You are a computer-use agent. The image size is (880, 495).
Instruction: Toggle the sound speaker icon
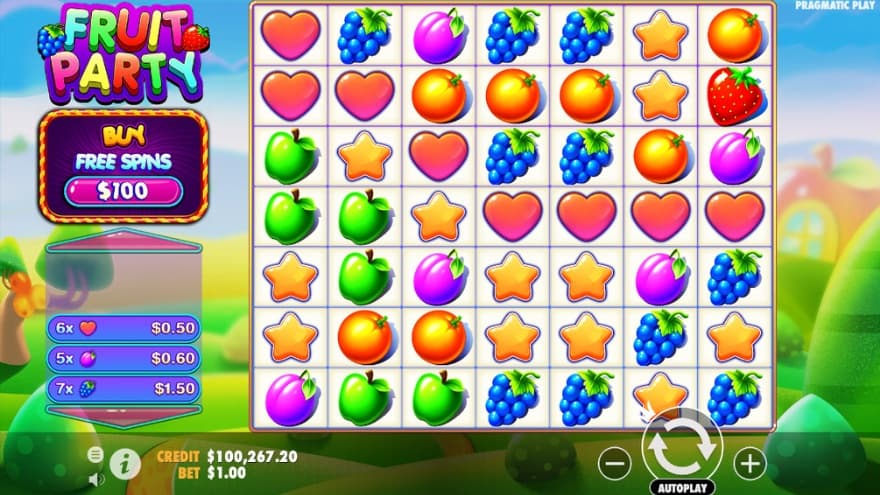[96, 478]
